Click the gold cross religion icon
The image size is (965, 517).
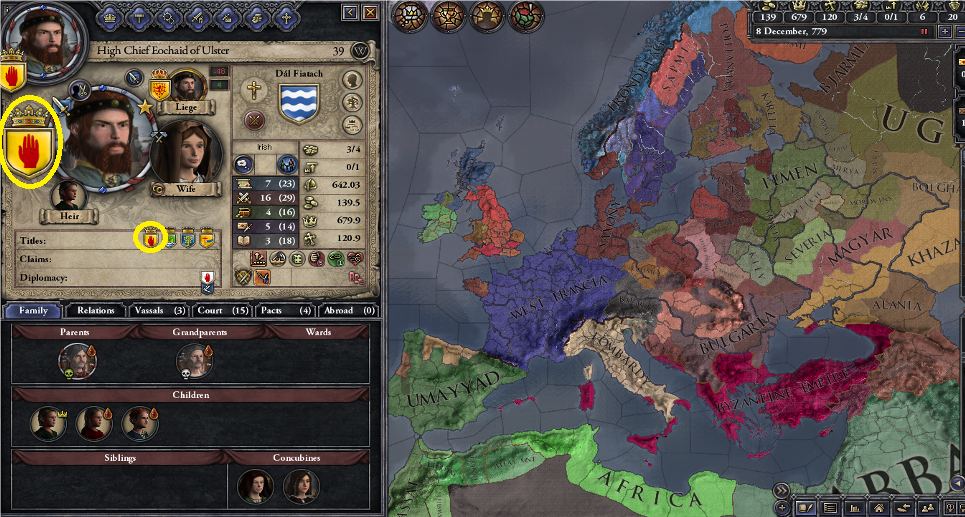pos(254,89)
